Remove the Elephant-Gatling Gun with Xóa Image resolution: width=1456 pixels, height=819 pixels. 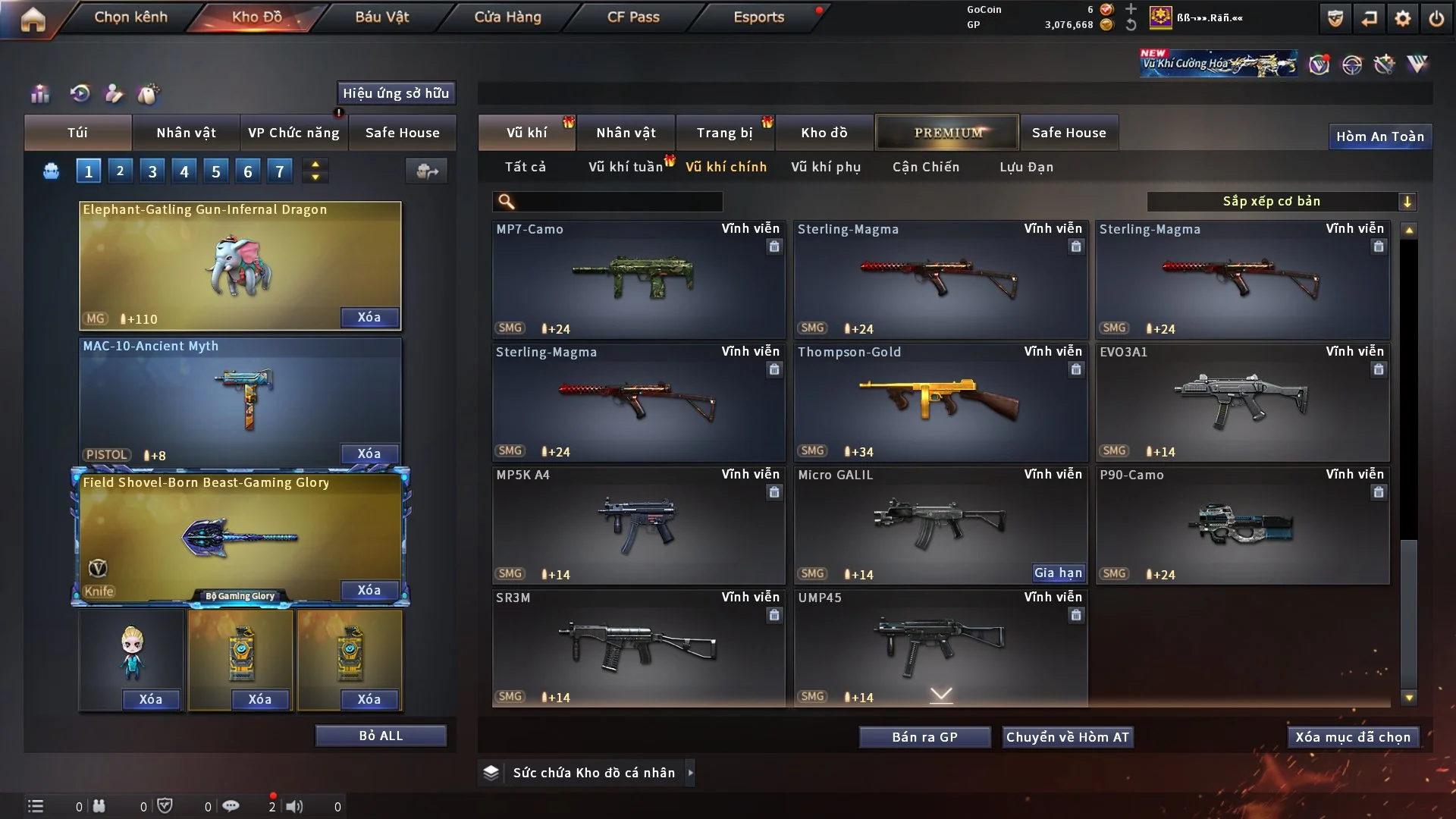(x=369, y=317)
